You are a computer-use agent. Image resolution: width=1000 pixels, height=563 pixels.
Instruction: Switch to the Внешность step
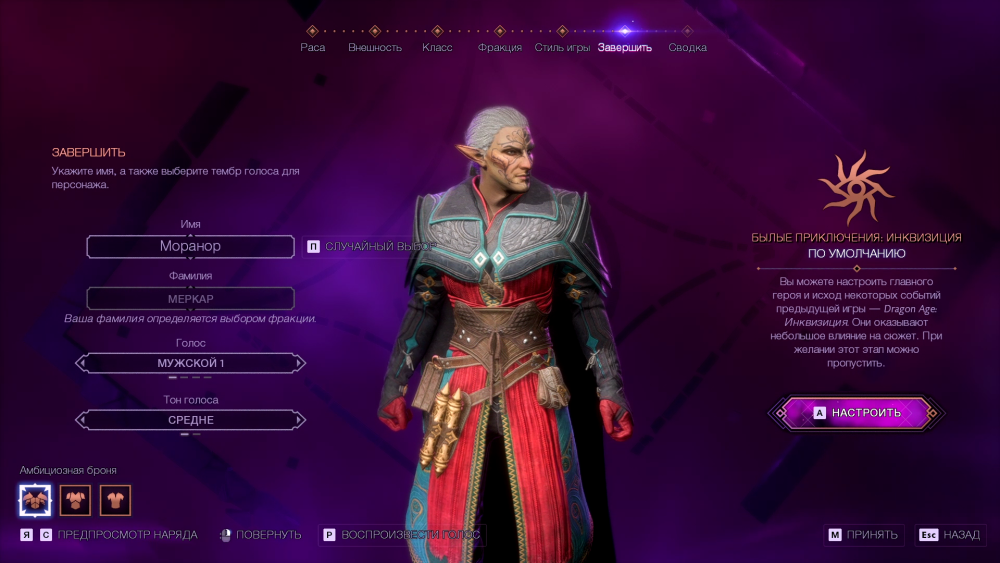pyautogui.click(x=375, y=47)
